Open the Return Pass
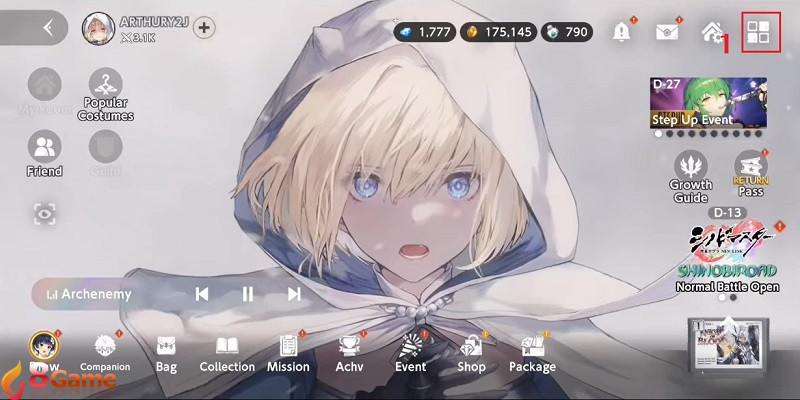The width and height of the screenshot is (800, 400). coord(750,172)
